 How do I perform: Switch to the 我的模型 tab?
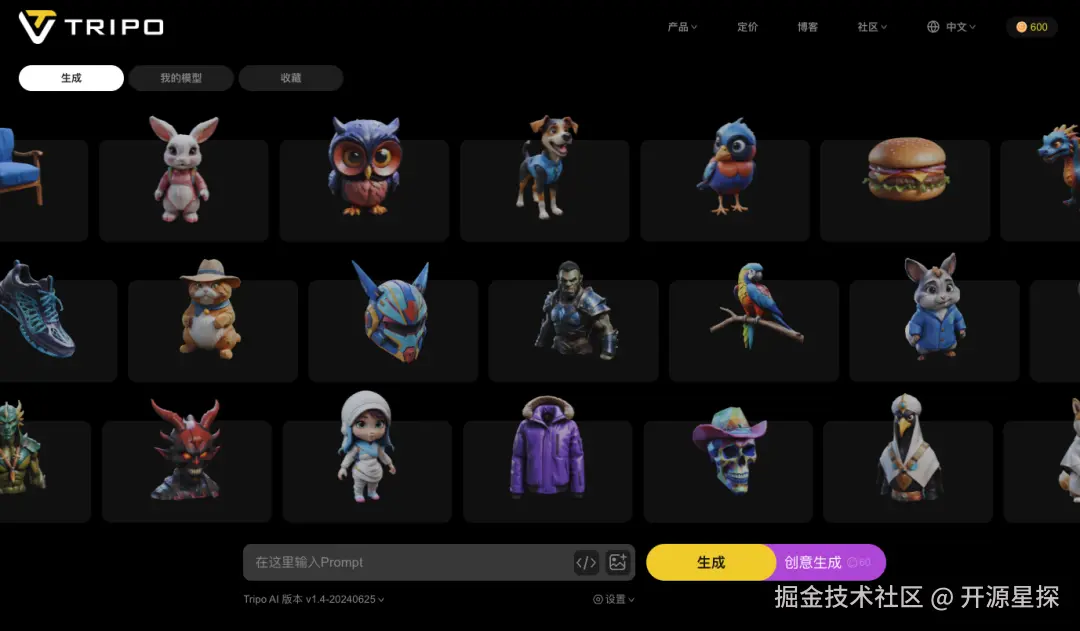tap(181, 78)
